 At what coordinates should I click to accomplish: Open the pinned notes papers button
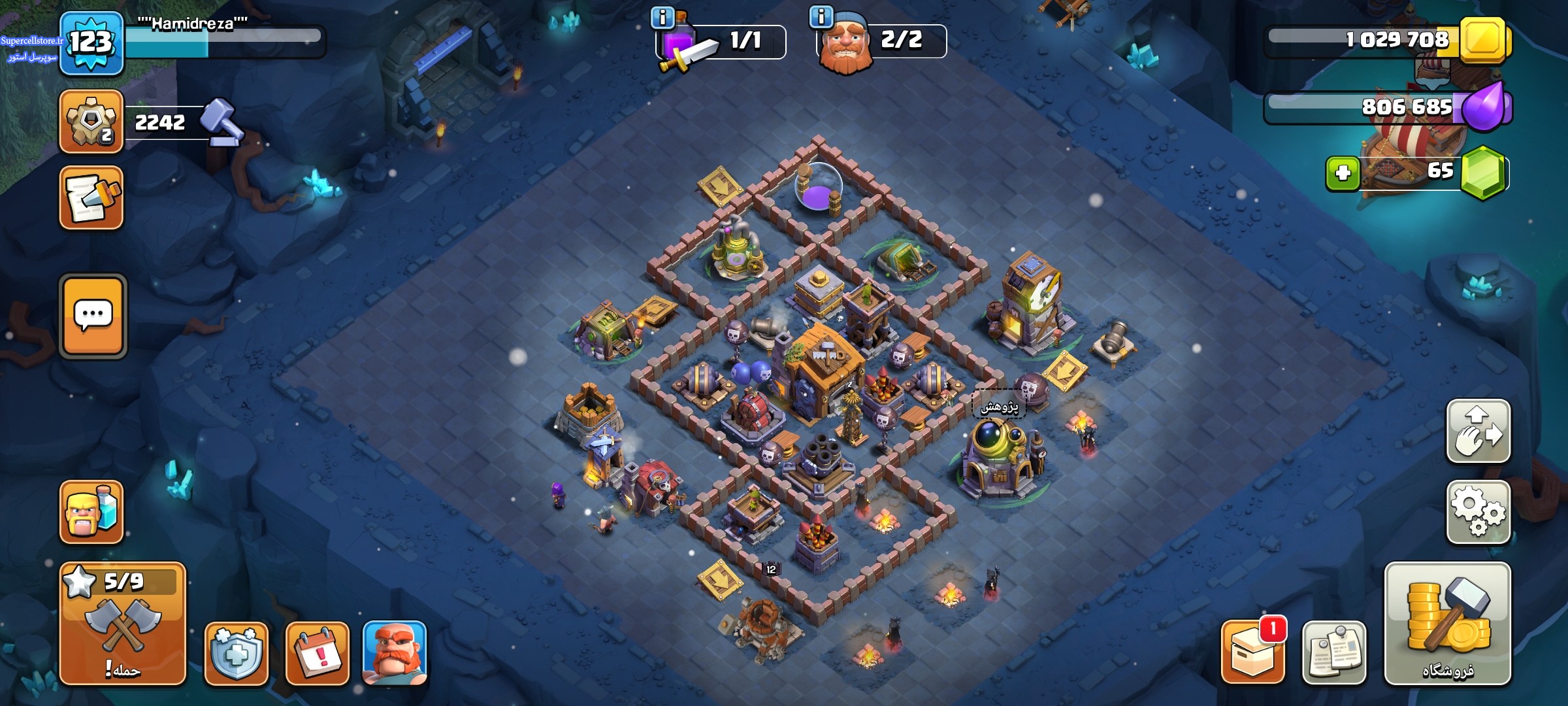pyautogui.click(x=1333, y=653)
